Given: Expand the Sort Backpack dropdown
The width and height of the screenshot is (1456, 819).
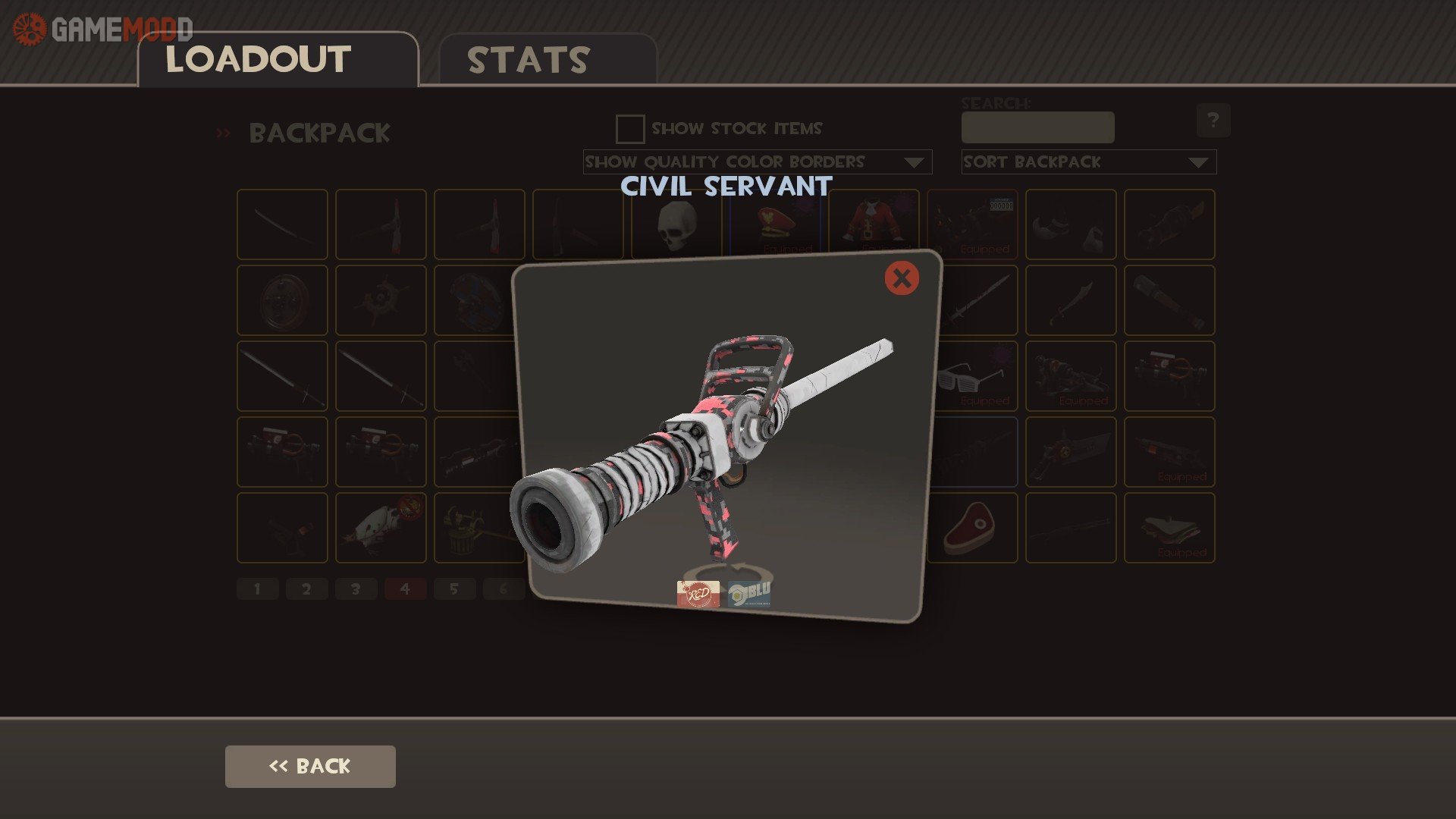Looking at the screenshot, I should coord(1088,162).
